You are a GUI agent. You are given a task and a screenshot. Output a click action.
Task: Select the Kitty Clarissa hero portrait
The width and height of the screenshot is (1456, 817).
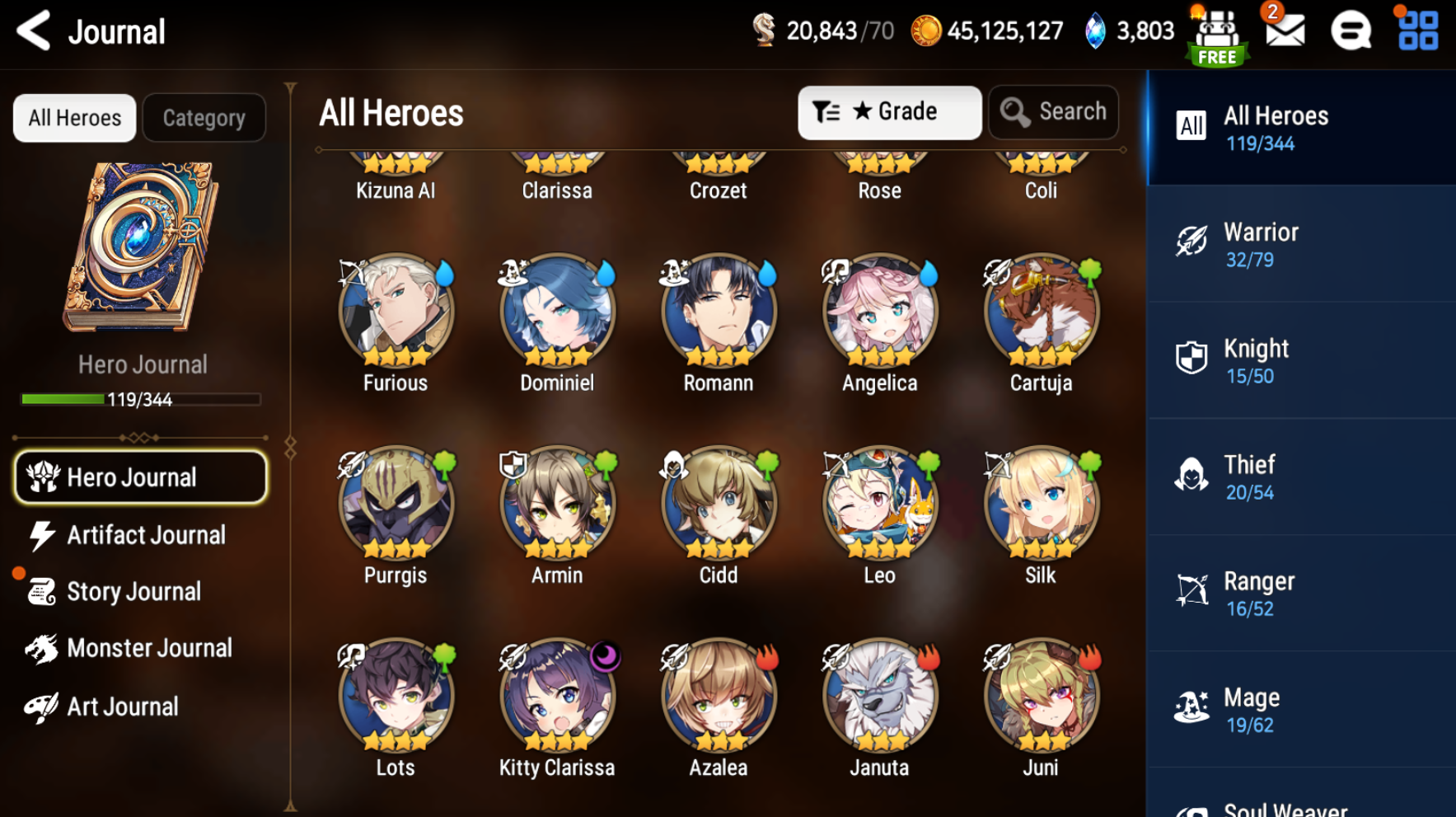[557, 697]
